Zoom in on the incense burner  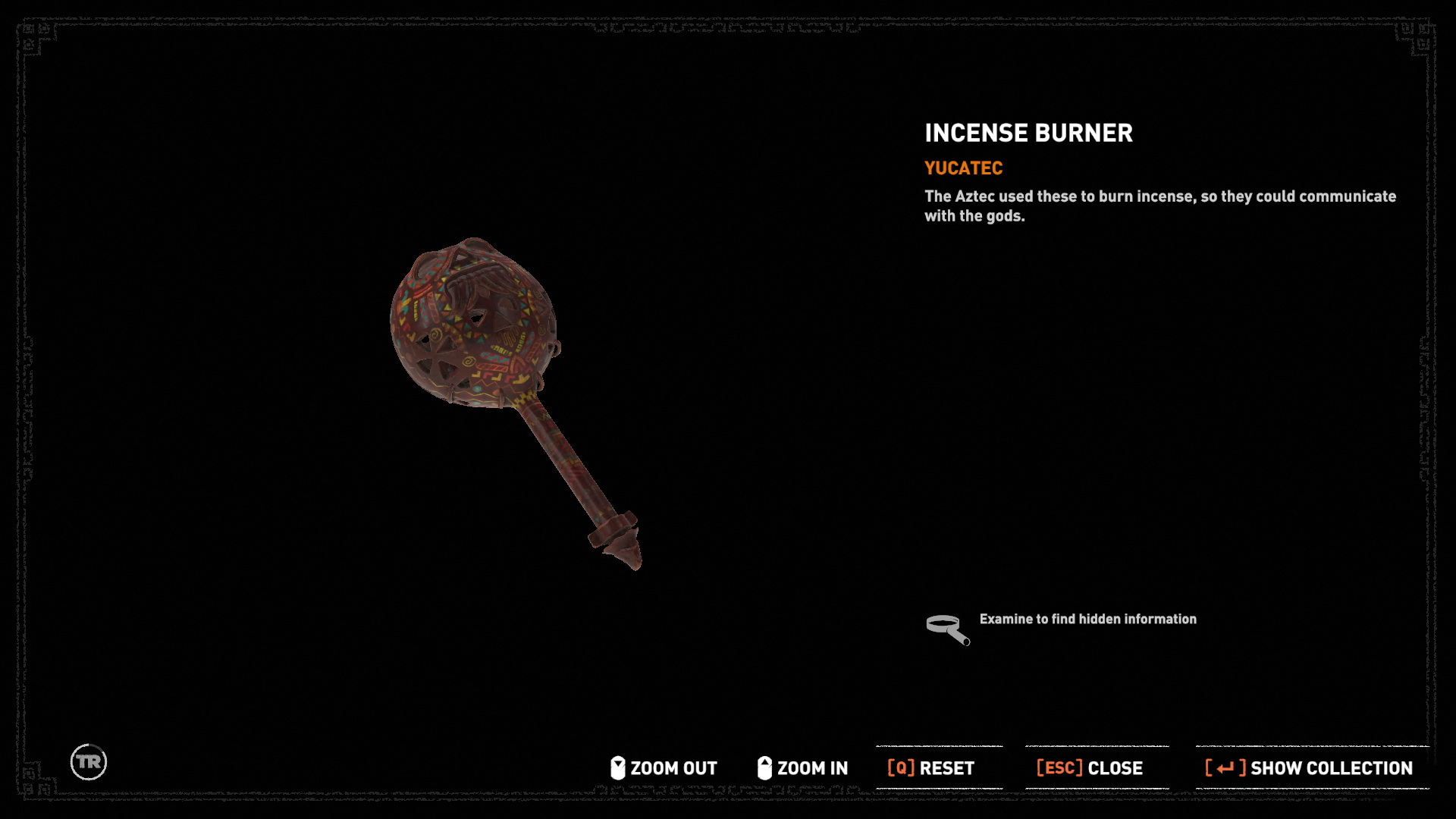tap(803, 768)
